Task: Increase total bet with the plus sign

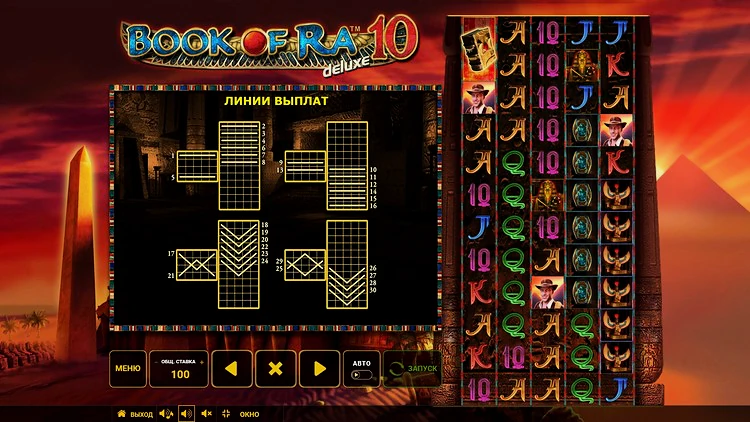Action: (x=200, y=360)
